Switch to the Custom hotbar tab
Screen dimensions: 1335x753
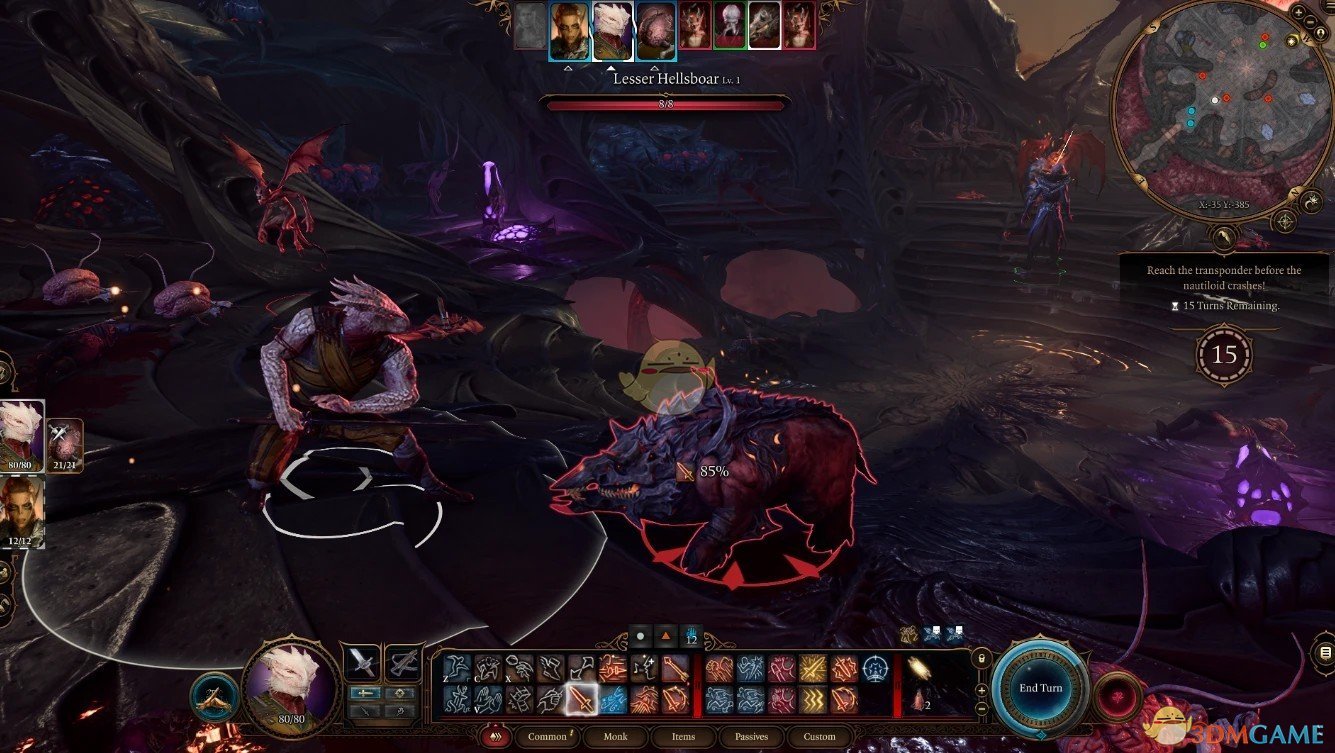819,737
